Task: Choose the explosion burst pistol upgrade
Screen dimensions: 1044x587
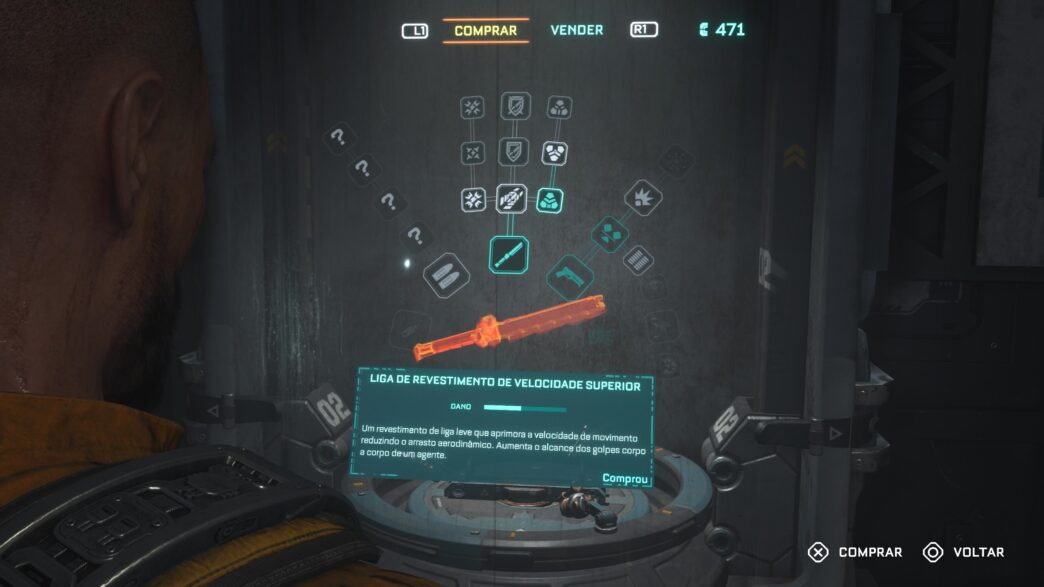Action: tap(643, 197)
